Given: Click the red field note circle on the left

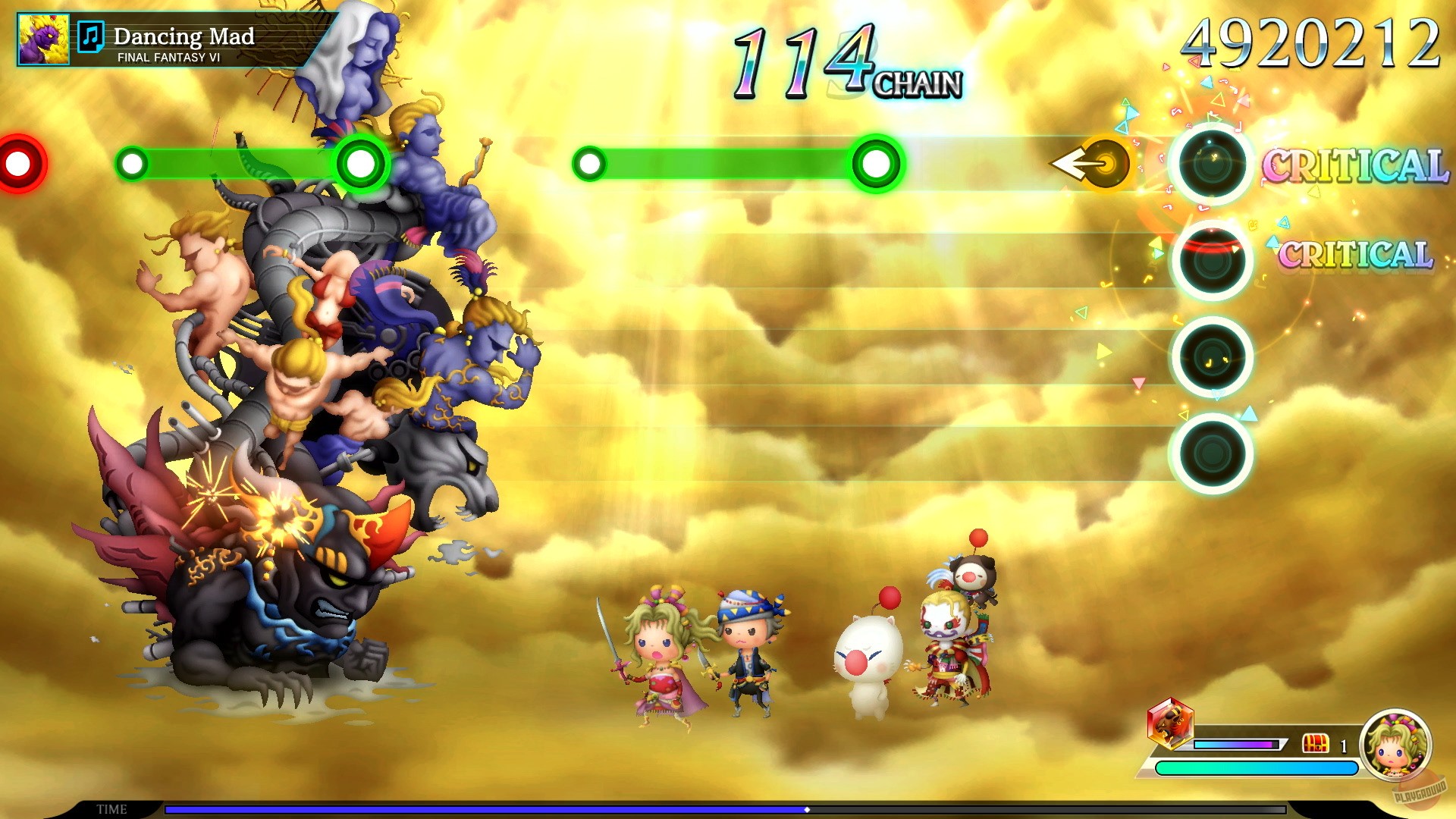Looking at the screenshot, I should tap(19, 162).
